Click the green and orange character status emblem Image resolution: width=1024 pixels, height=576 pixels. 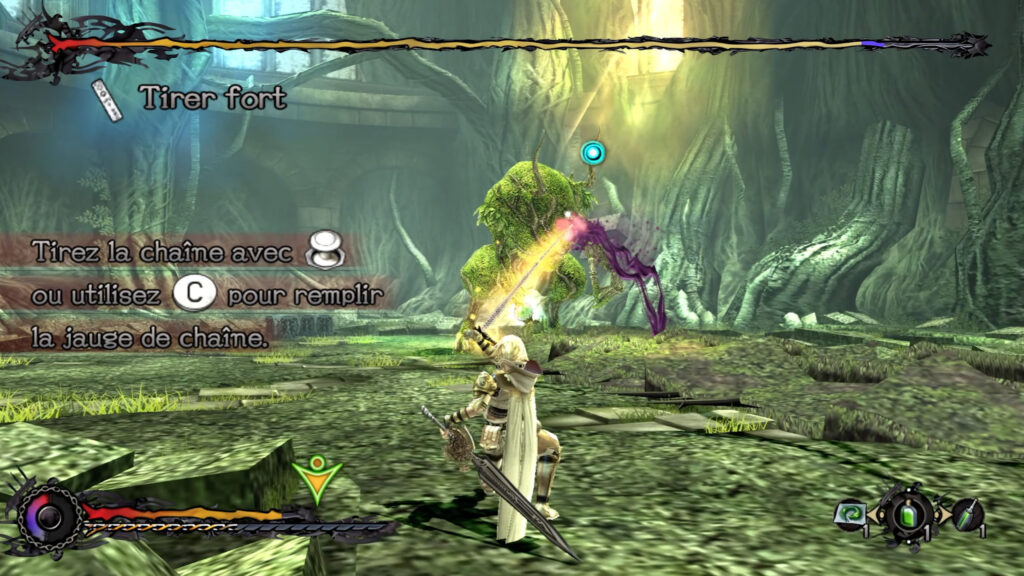[316, 478]
